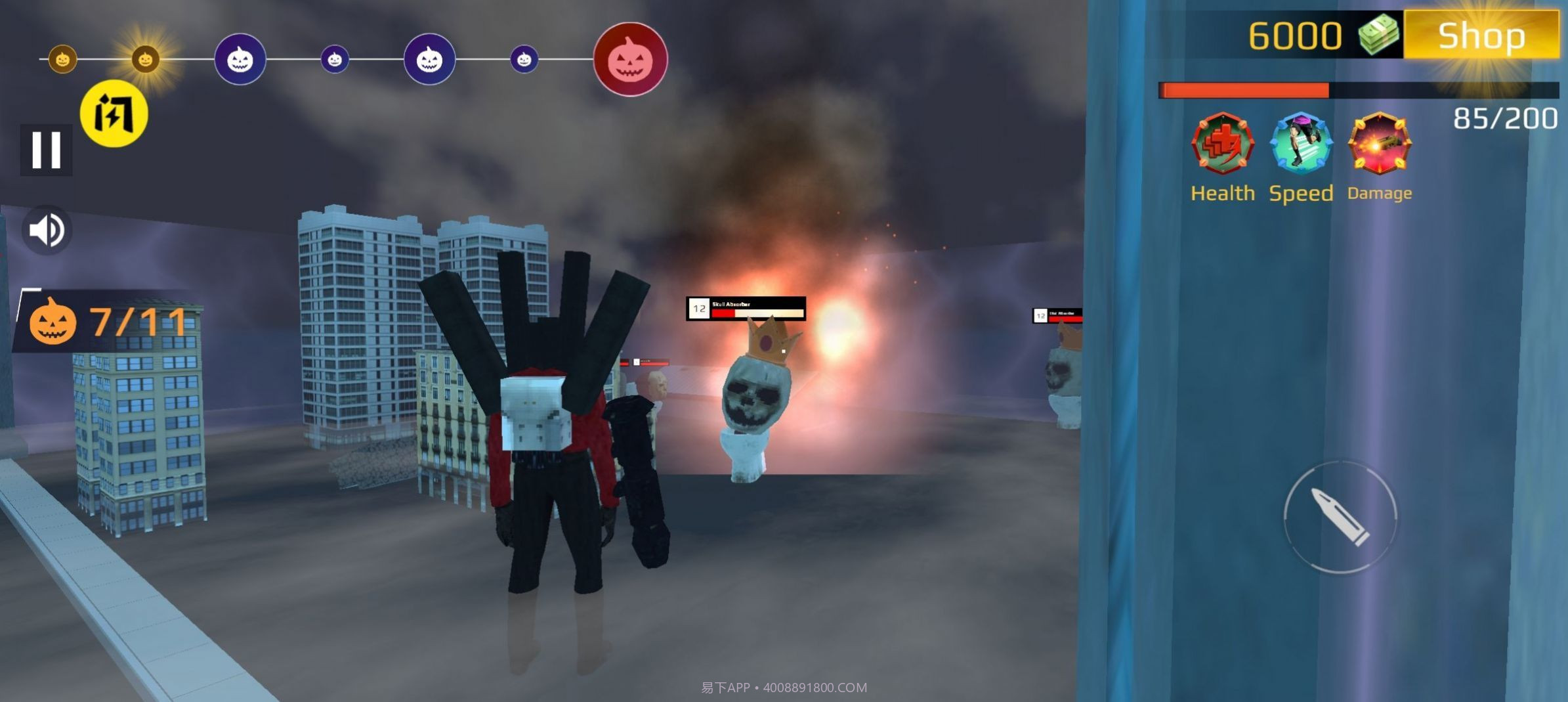Image resolution: width=1568 pixels, height=702 pixels.
Task: Activate the yellow flash dash ability
Action: click(x=114, y=114)
